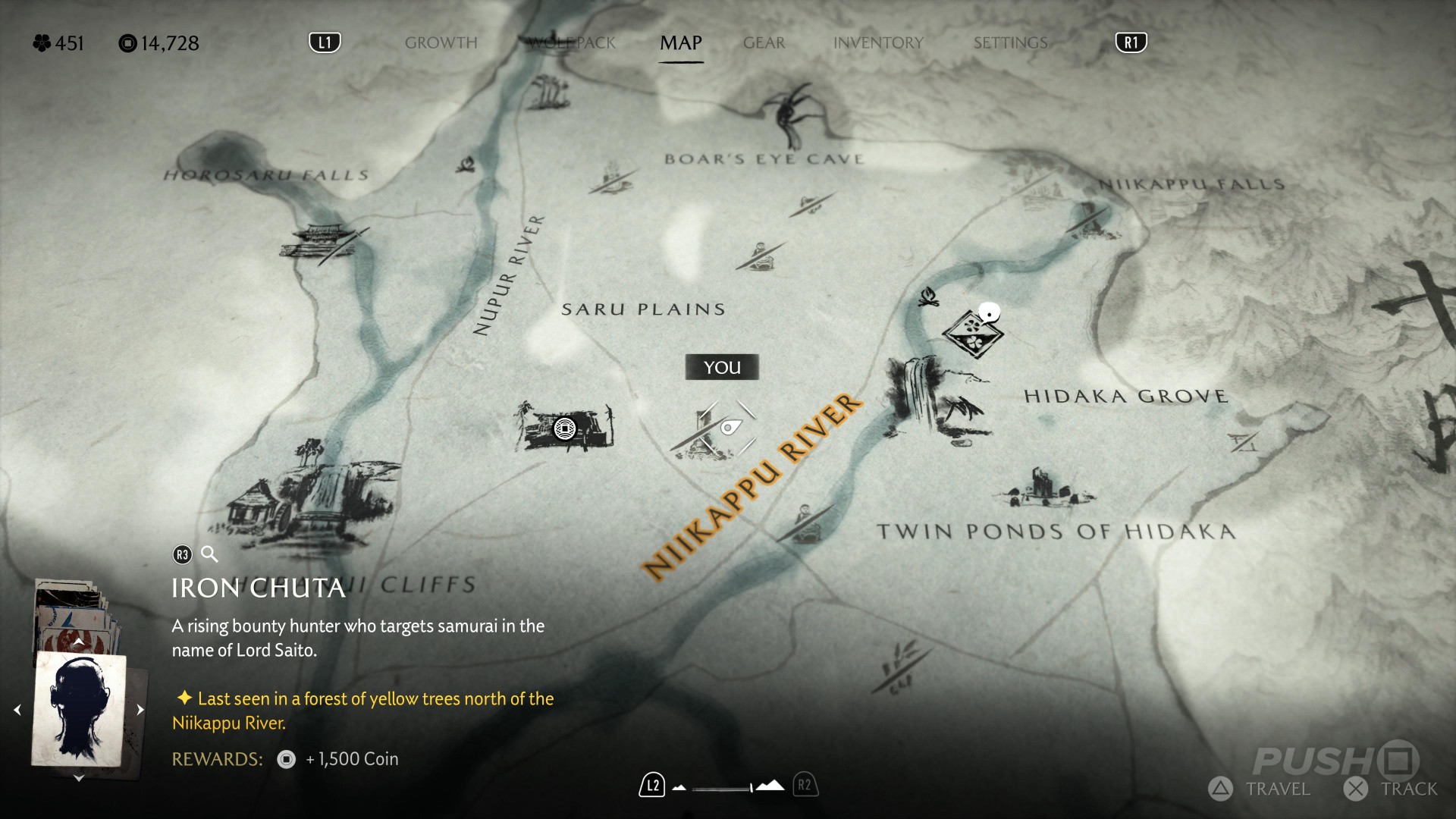Screen dimensions: 1456x819
Task: Choose the Horosaru Falls shrine map icon
Action: pyautogui.click(x=321, y=243)
